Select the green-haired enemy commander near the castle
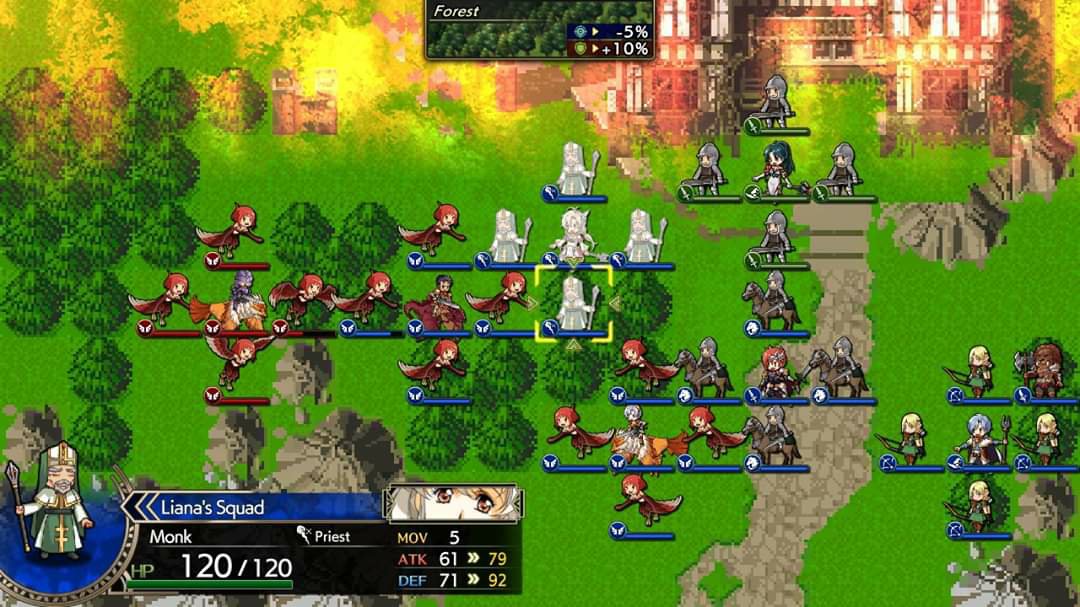 coord(775,166)
